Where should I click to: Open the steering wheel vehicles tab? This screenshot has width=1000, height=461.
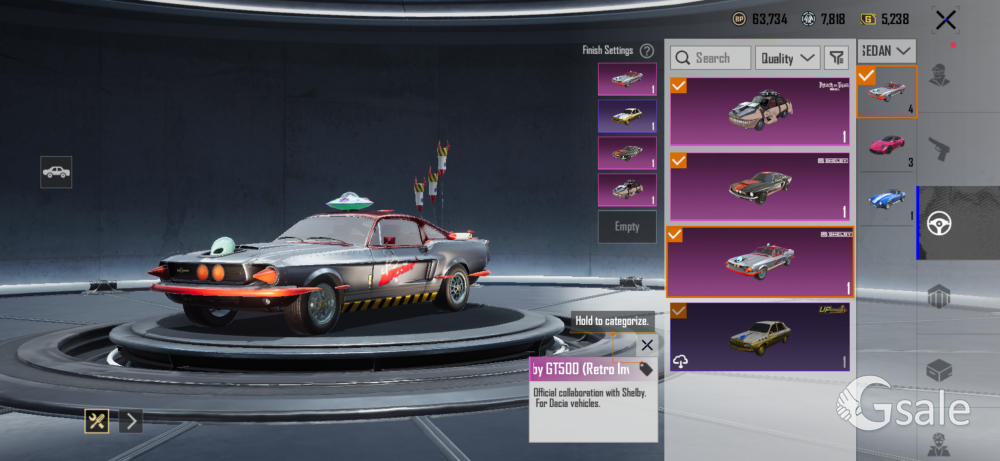(x=940, y=223)
